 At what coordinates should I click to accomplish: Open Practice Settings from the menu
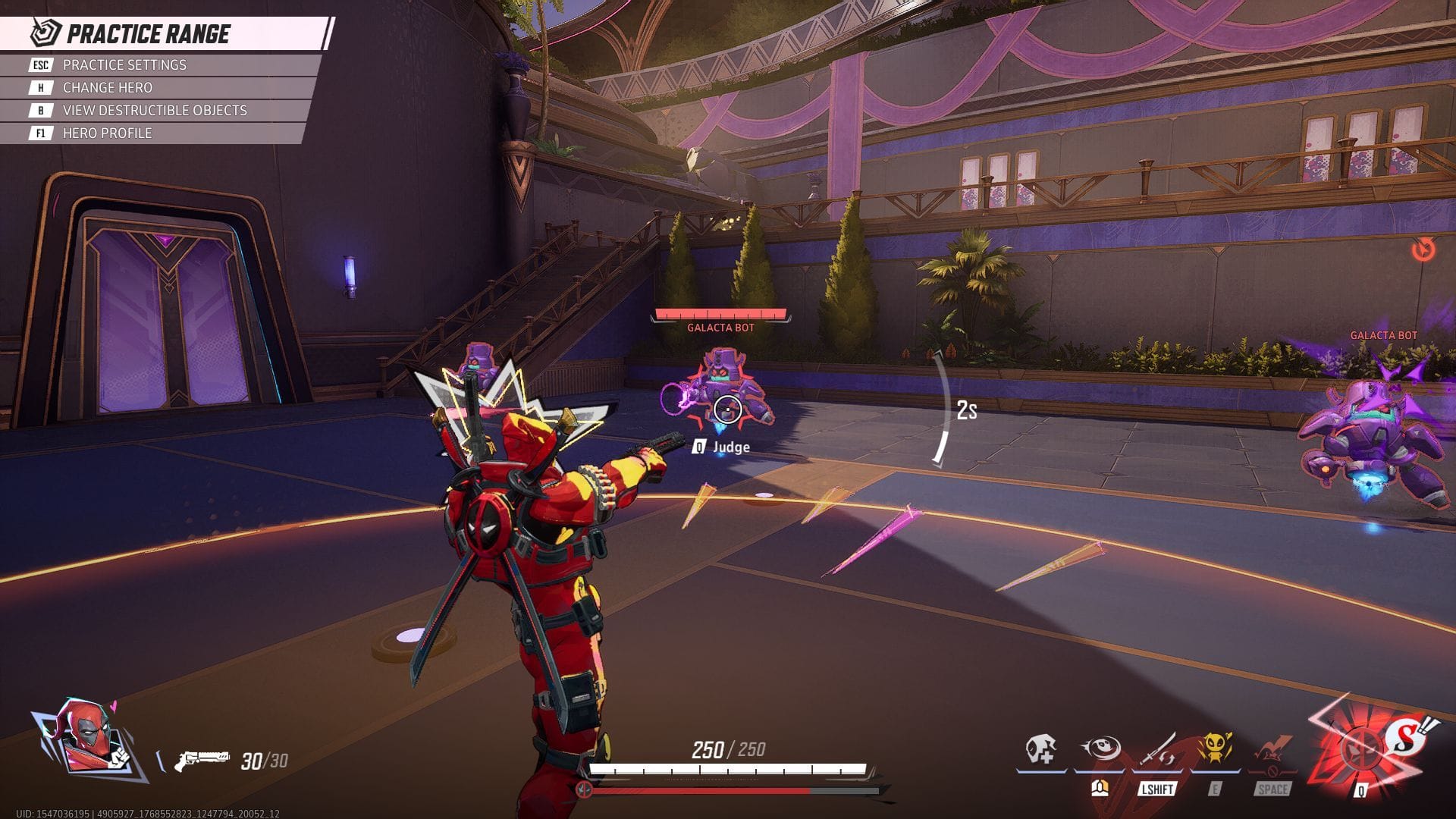(124, 65)
